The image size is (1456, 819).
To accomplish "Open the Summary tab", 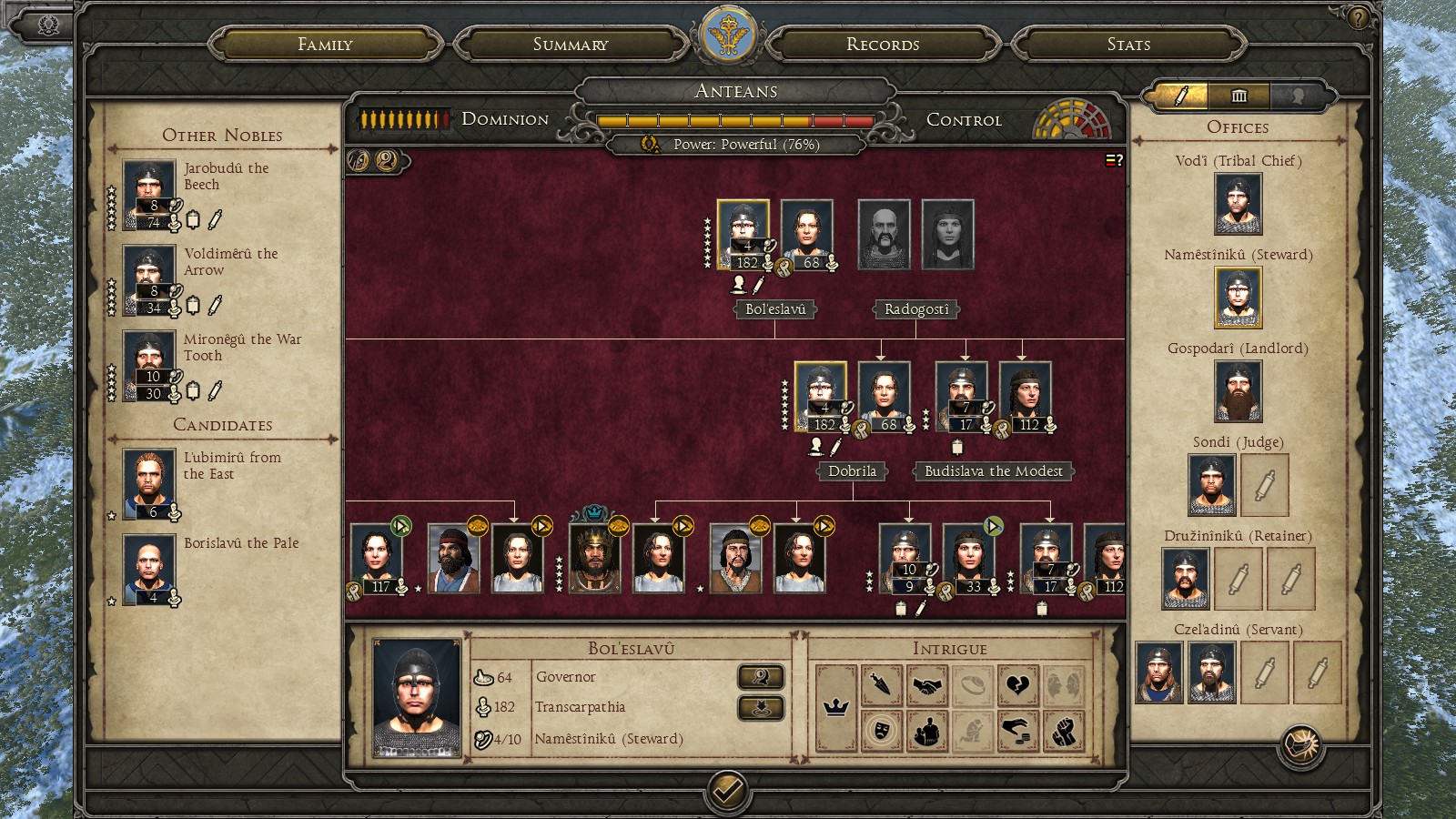I will pos(571,44).
